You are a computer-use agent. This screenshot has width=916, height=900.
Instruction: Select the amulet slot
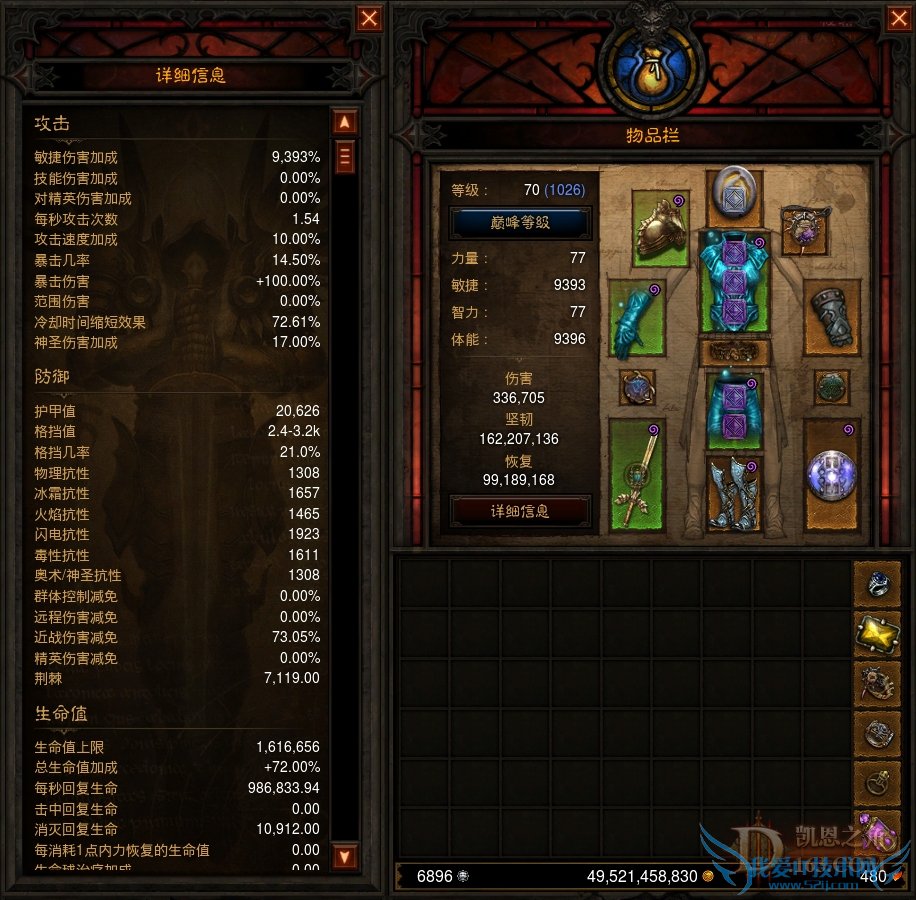804,229
